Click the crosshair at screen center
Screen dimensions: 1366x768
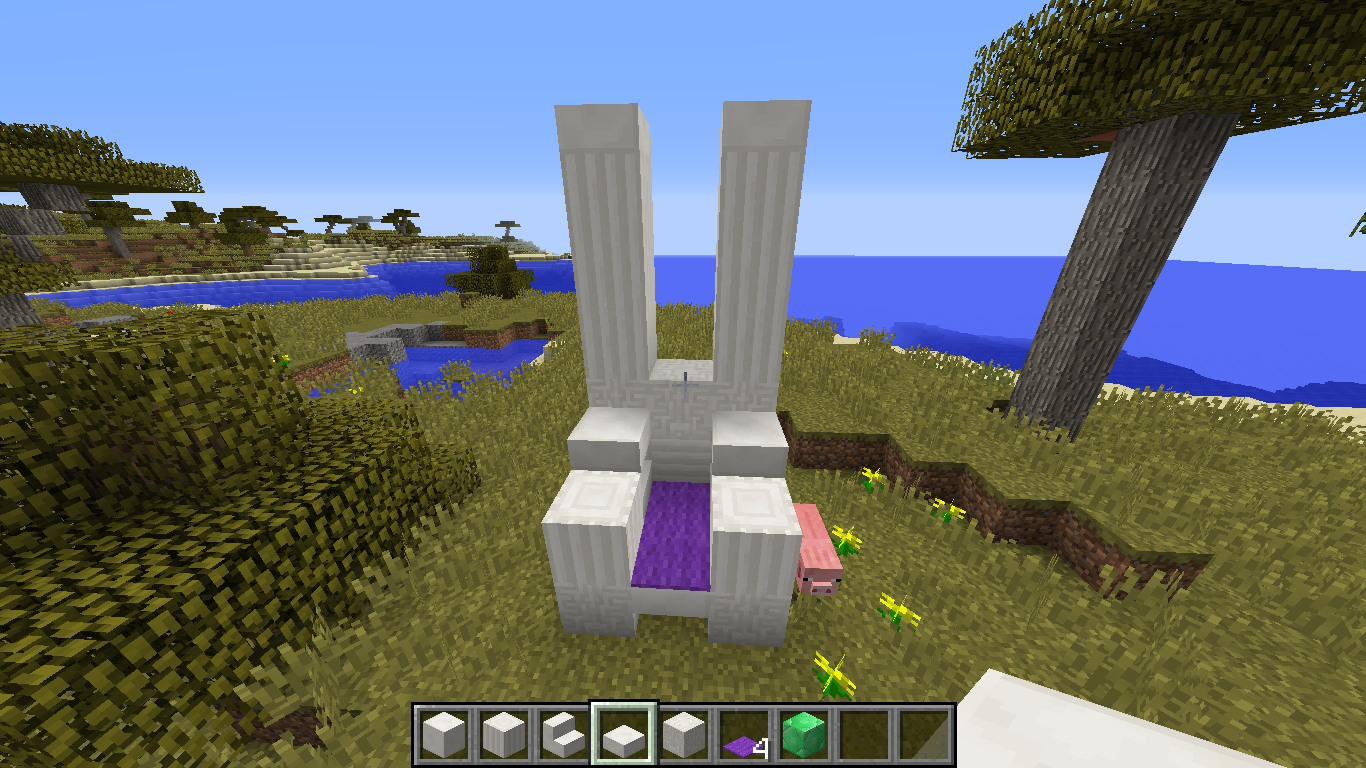click(x=683, y=384)
